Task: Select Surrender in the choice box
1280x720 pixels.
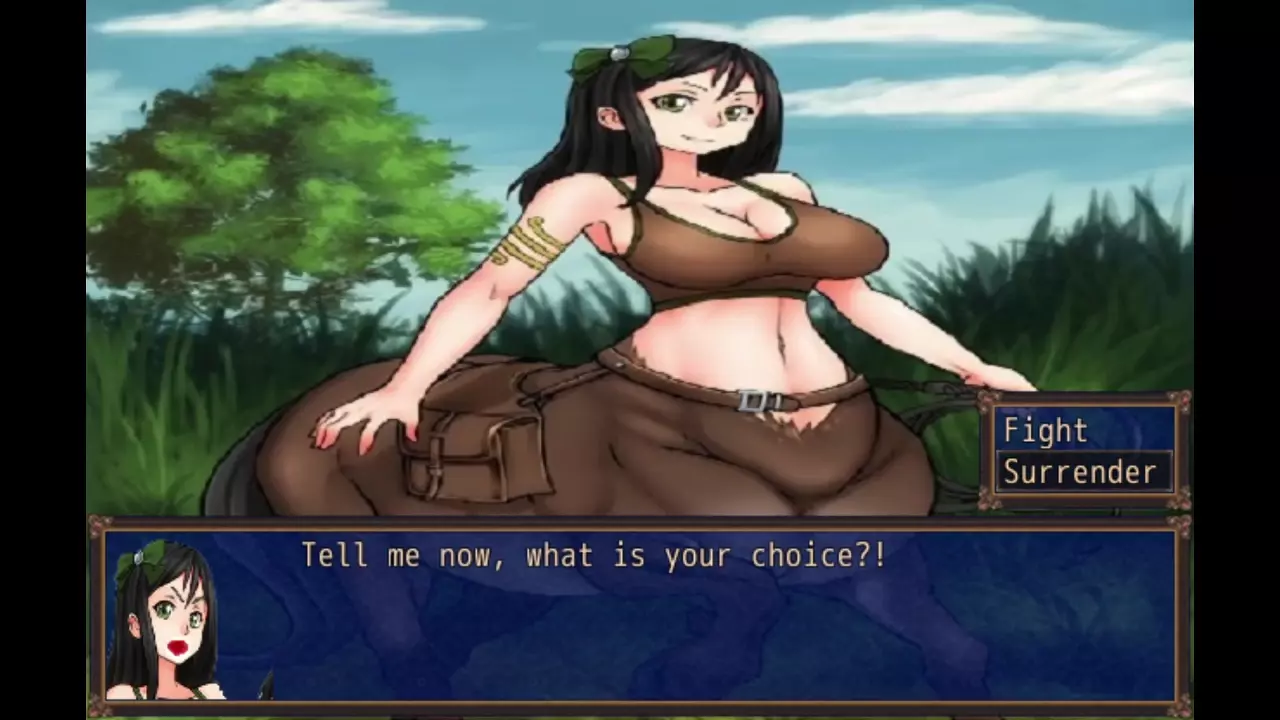Action: (x=1080, y=472)
